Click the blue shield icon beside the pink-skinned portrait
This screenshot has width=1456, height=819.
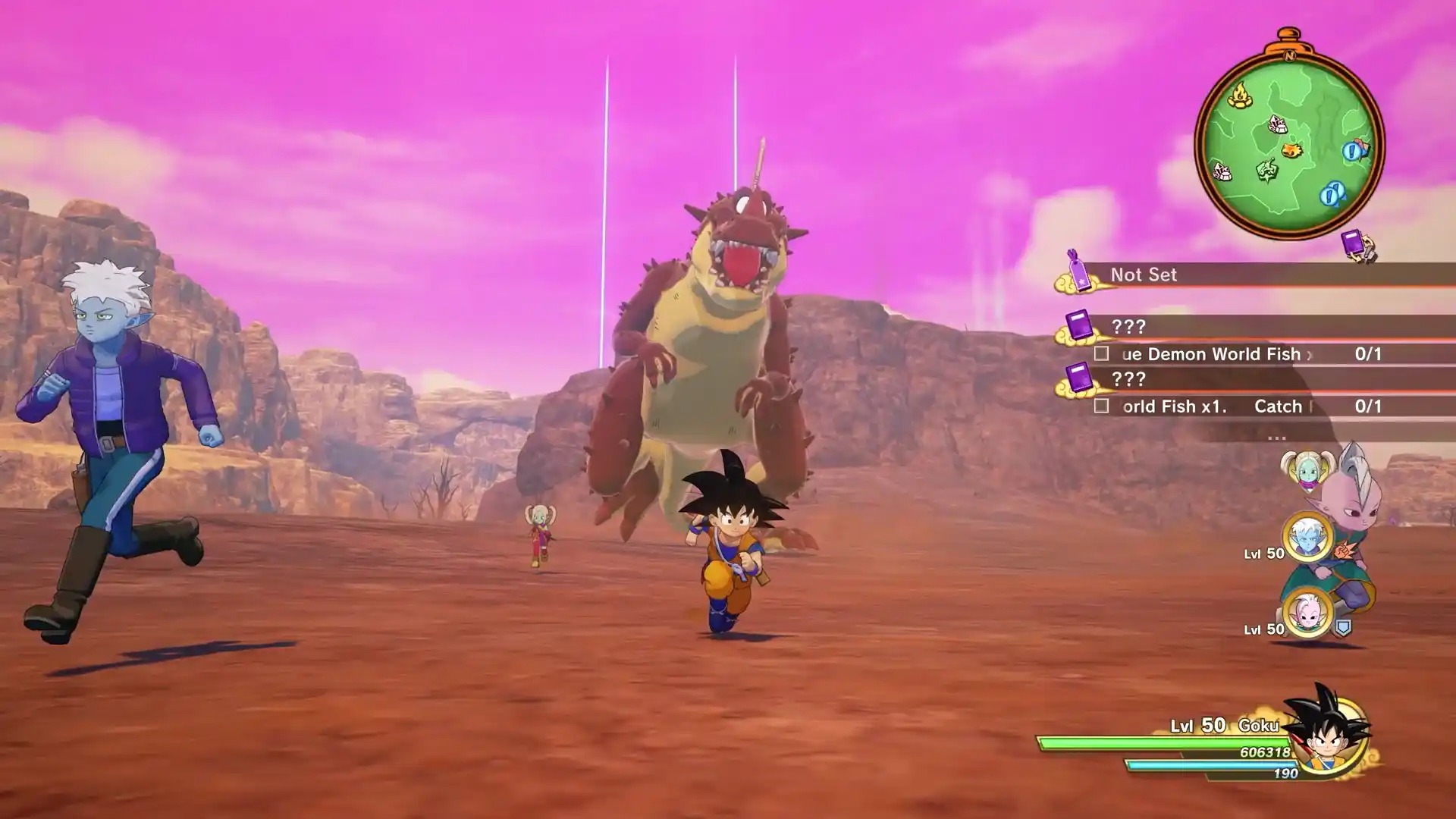tap(1343, 628)
